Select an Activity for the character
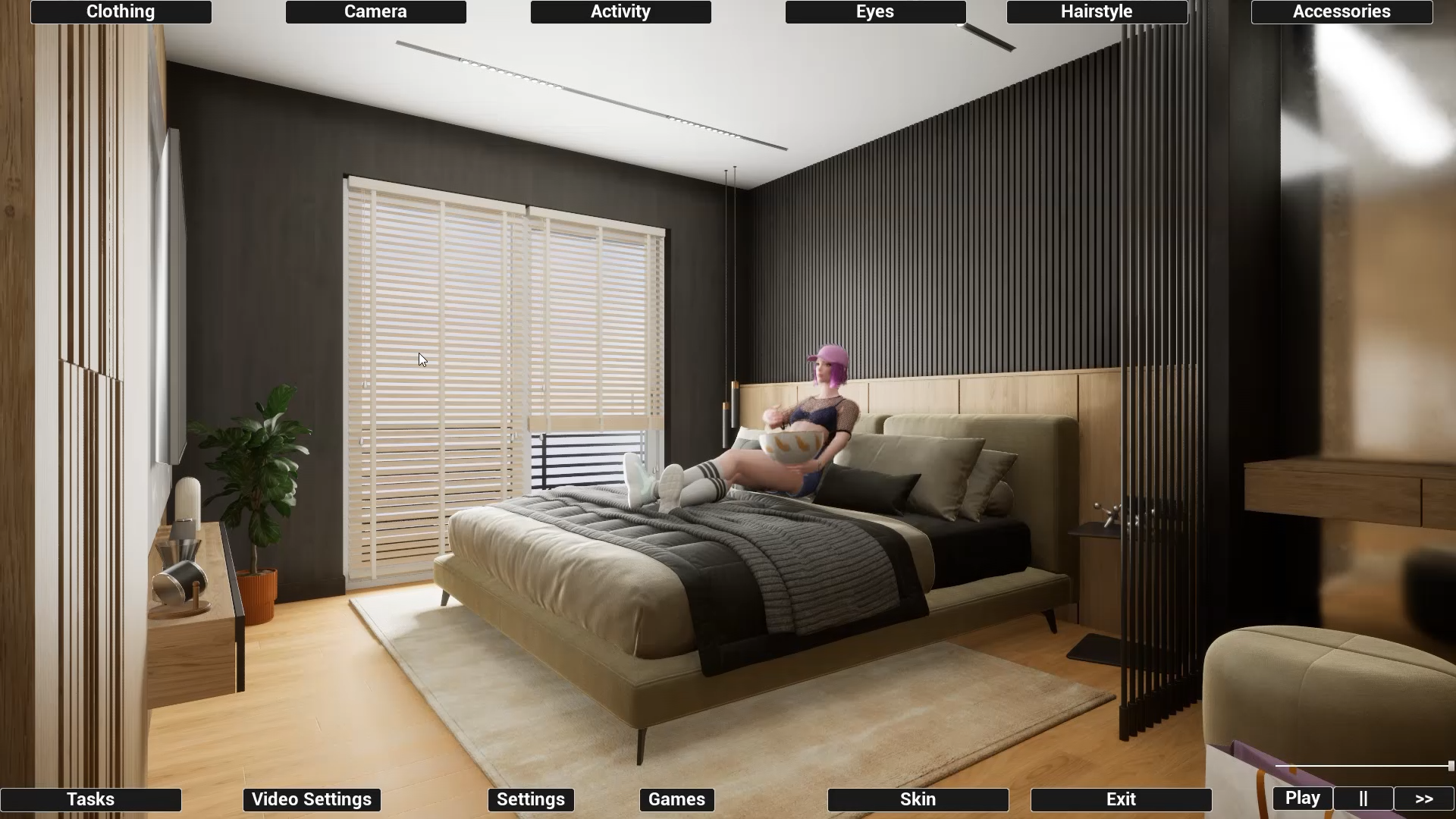The height and width of the screenshot is (819, 1456). click(620, 11)
